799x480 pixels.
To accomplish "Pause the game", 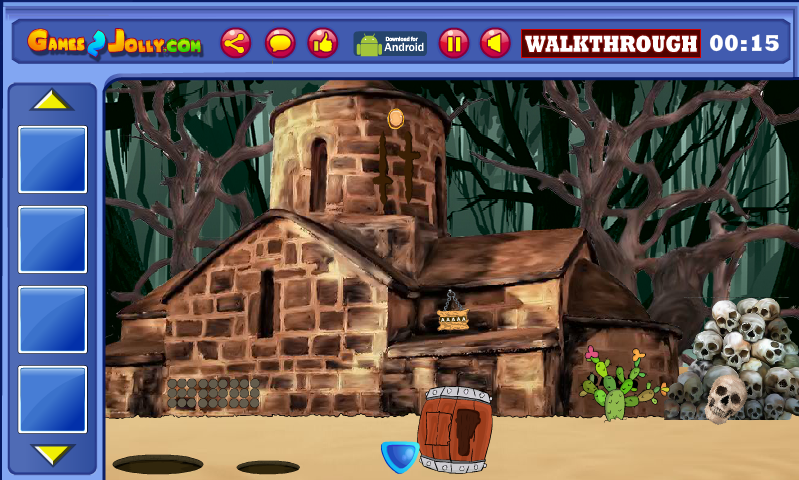I will coord(453,43).
